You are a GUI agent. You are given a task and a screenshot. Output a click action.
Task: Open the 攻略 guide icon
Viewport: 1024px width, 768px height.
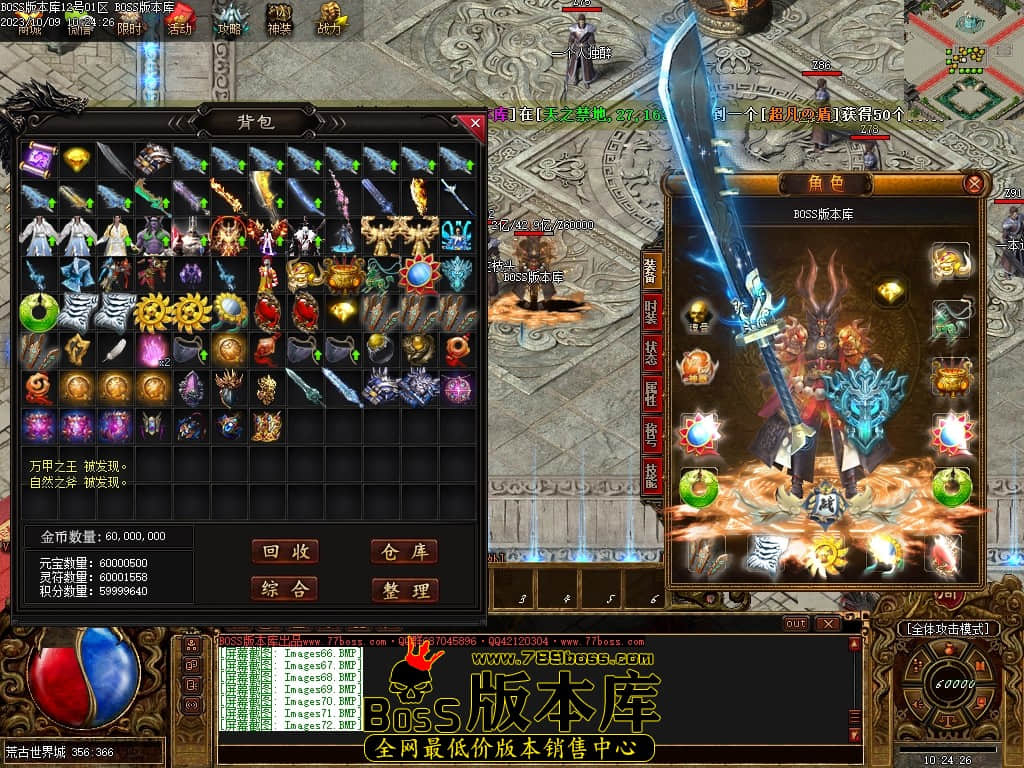pos(230,19)
